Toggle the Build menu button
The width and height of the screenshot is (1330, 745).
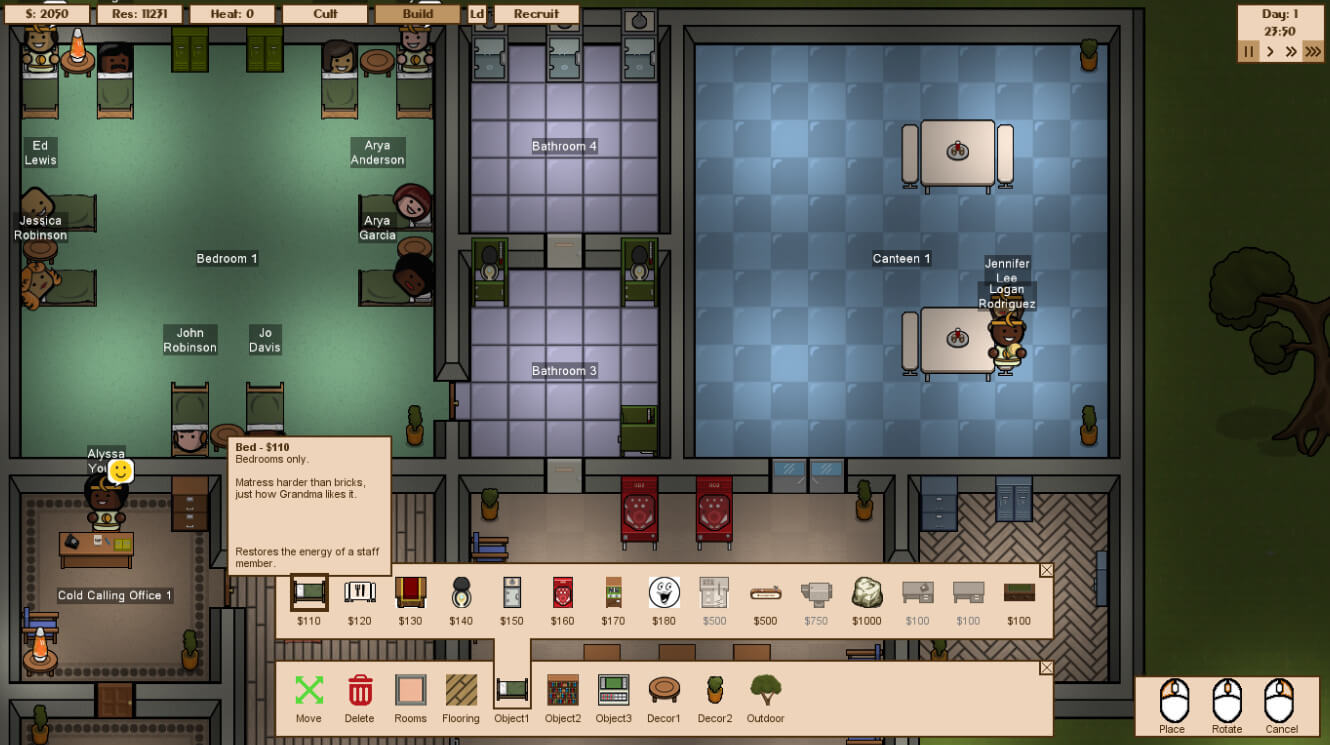click(x=417, y=14)
